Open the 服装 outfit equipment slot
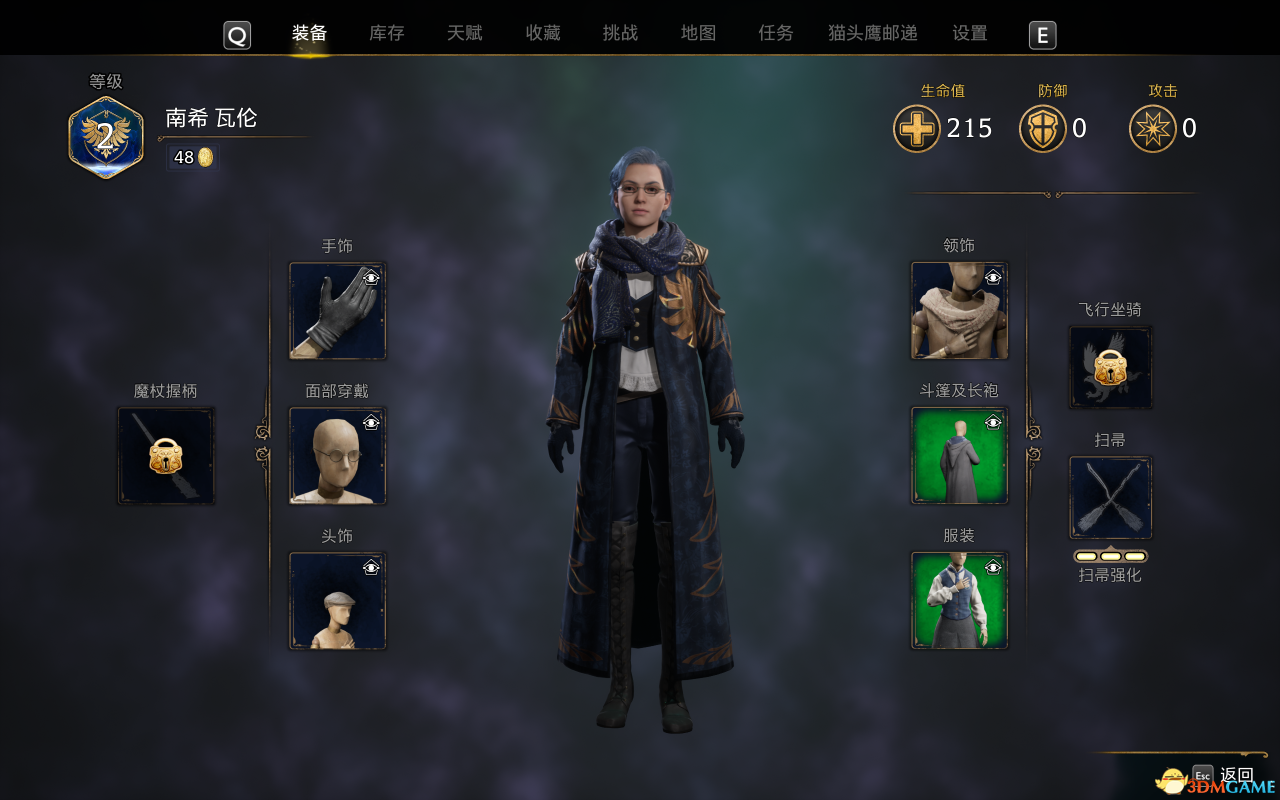 tap(958, 599)
